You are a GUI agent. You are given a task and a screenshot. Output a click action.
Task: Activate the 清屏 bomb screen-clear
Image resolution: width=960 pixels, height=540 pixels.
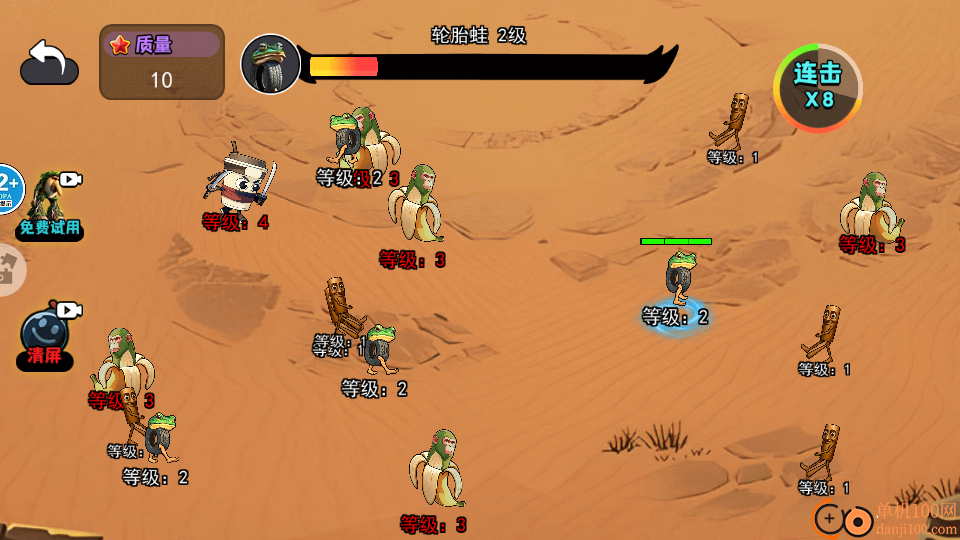click(46, 335)
